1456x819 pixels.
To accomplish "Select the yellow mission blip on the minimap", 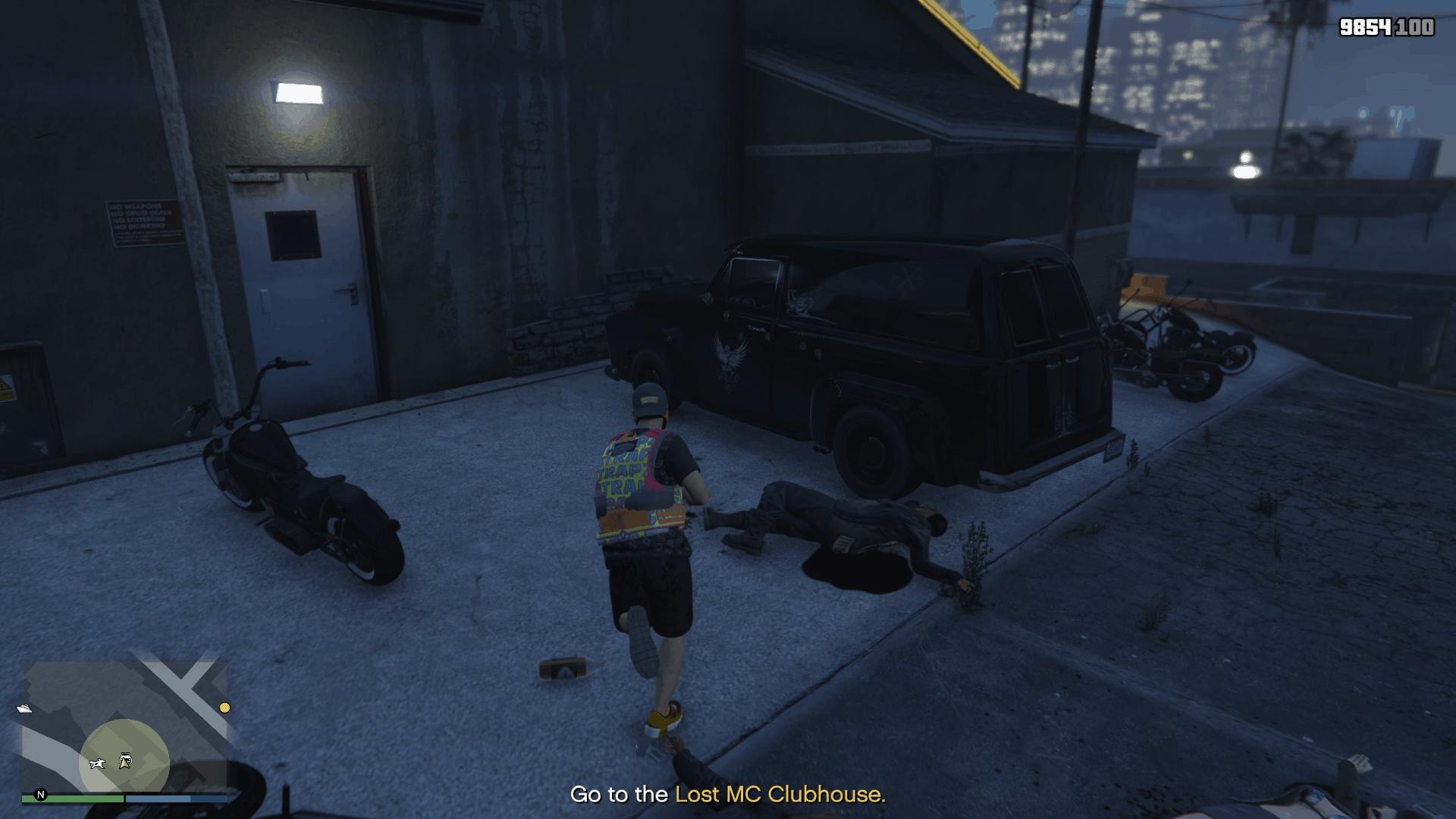I will (224, 708).
